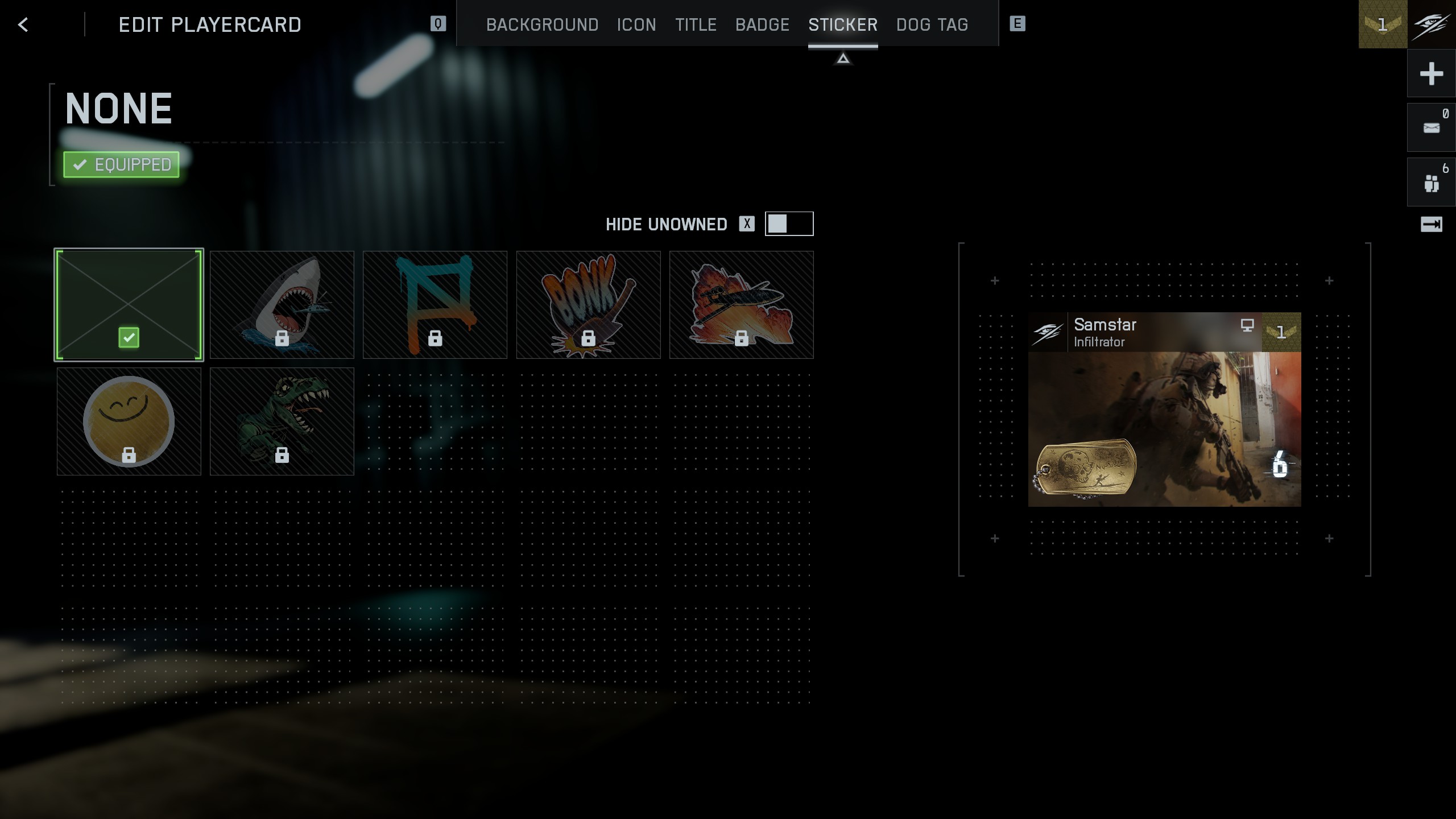Show the Badge tab
Viewport: 1456px width, 819px height.
(762, 24)
